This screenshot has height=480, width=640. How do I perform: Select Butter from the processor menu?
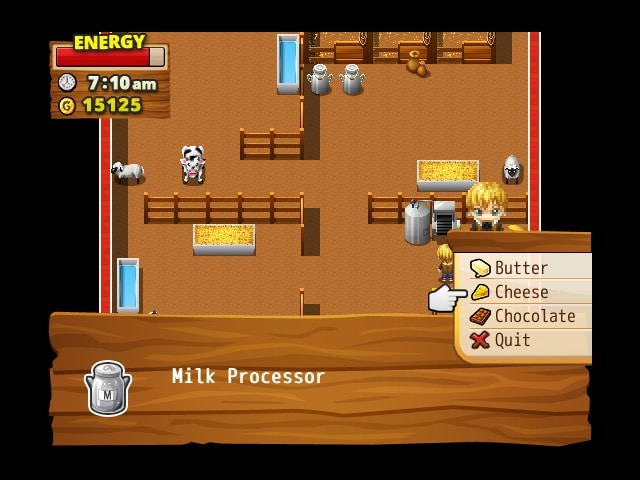pos(521,268)
